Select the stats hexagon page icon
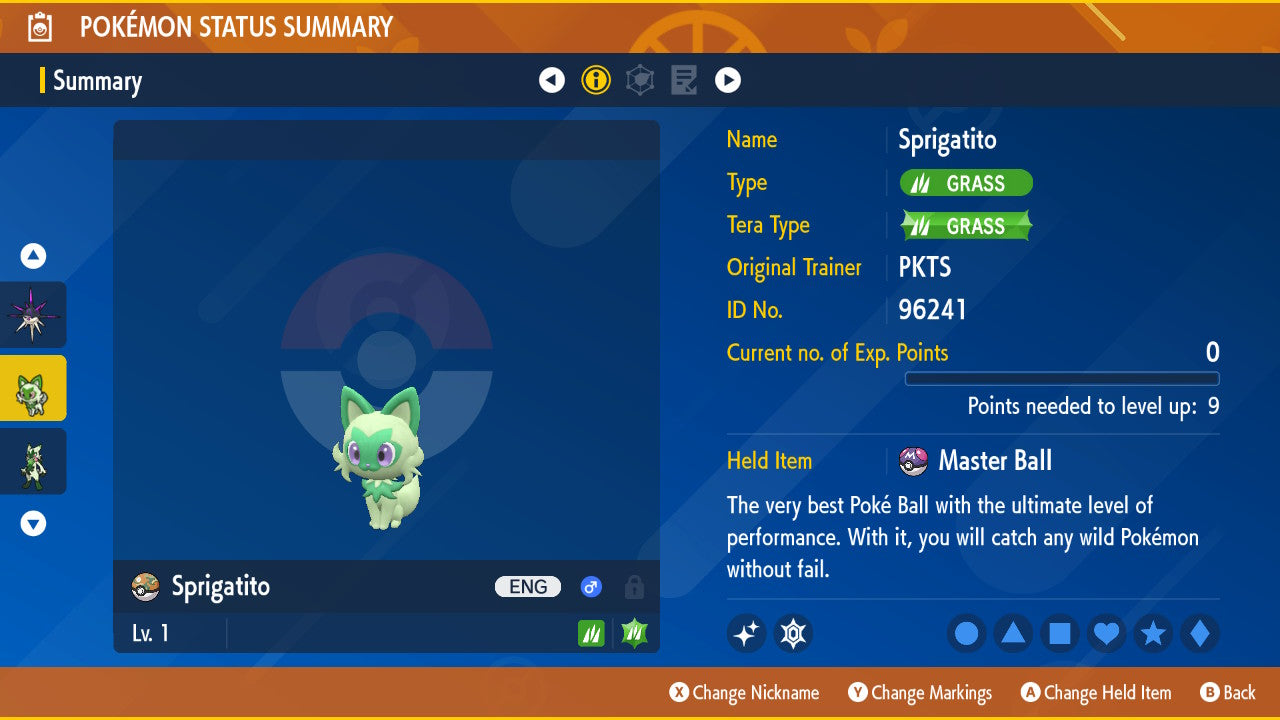This screenshot has height=720, width=1280. point(640,80)
